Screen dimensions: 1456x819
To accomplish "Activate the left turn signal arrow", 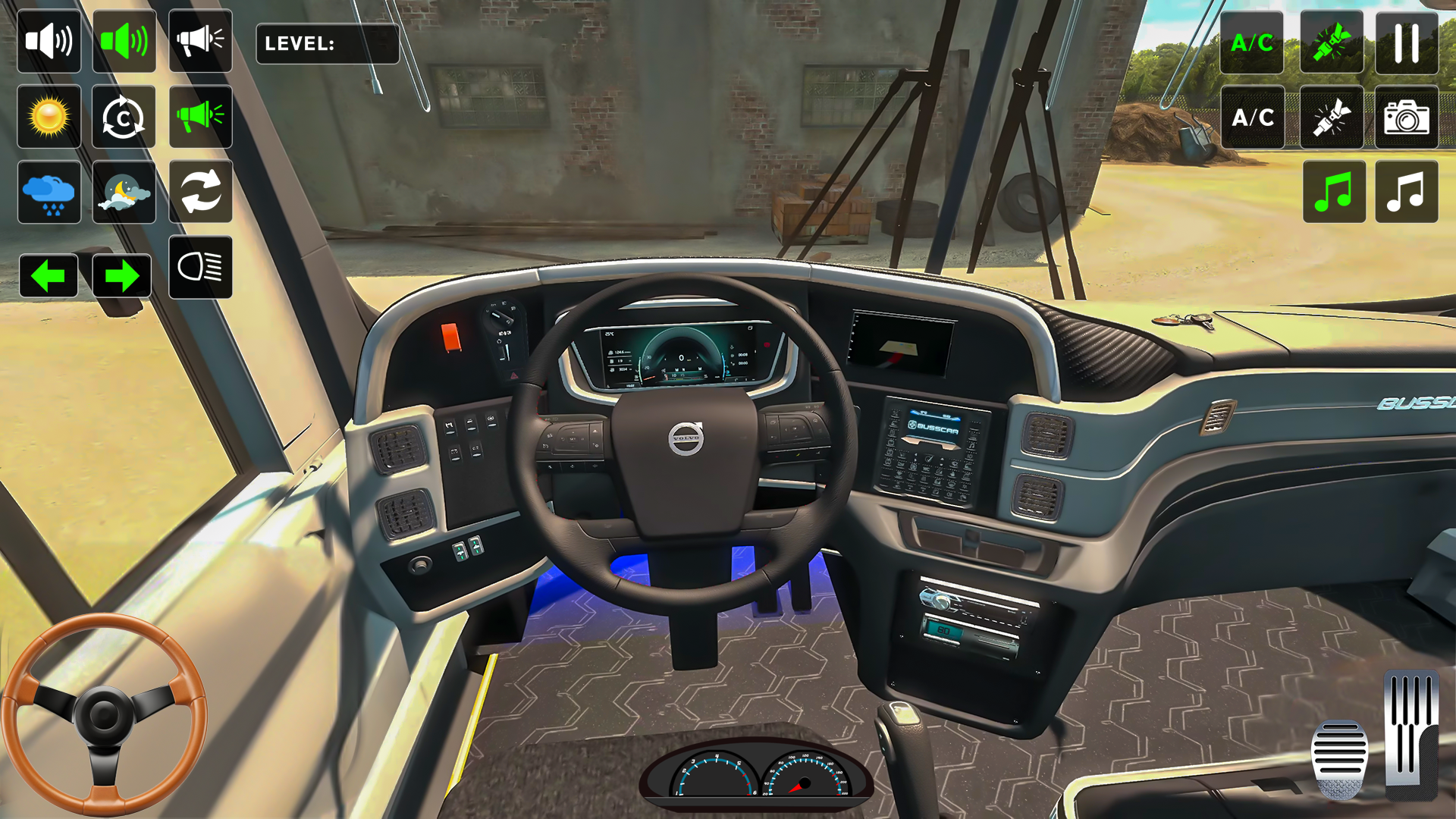I will (x=48, y=276).
